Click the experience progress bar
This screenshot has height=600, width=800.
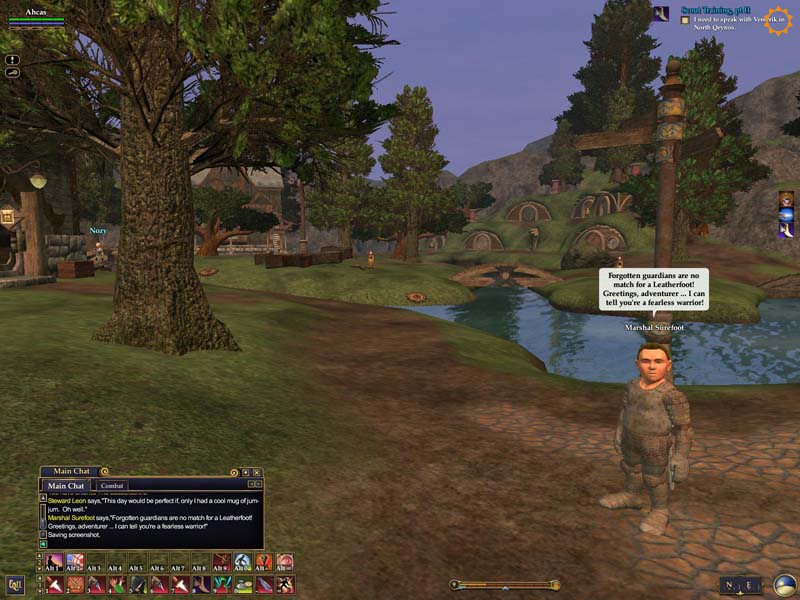coord(505,585)
